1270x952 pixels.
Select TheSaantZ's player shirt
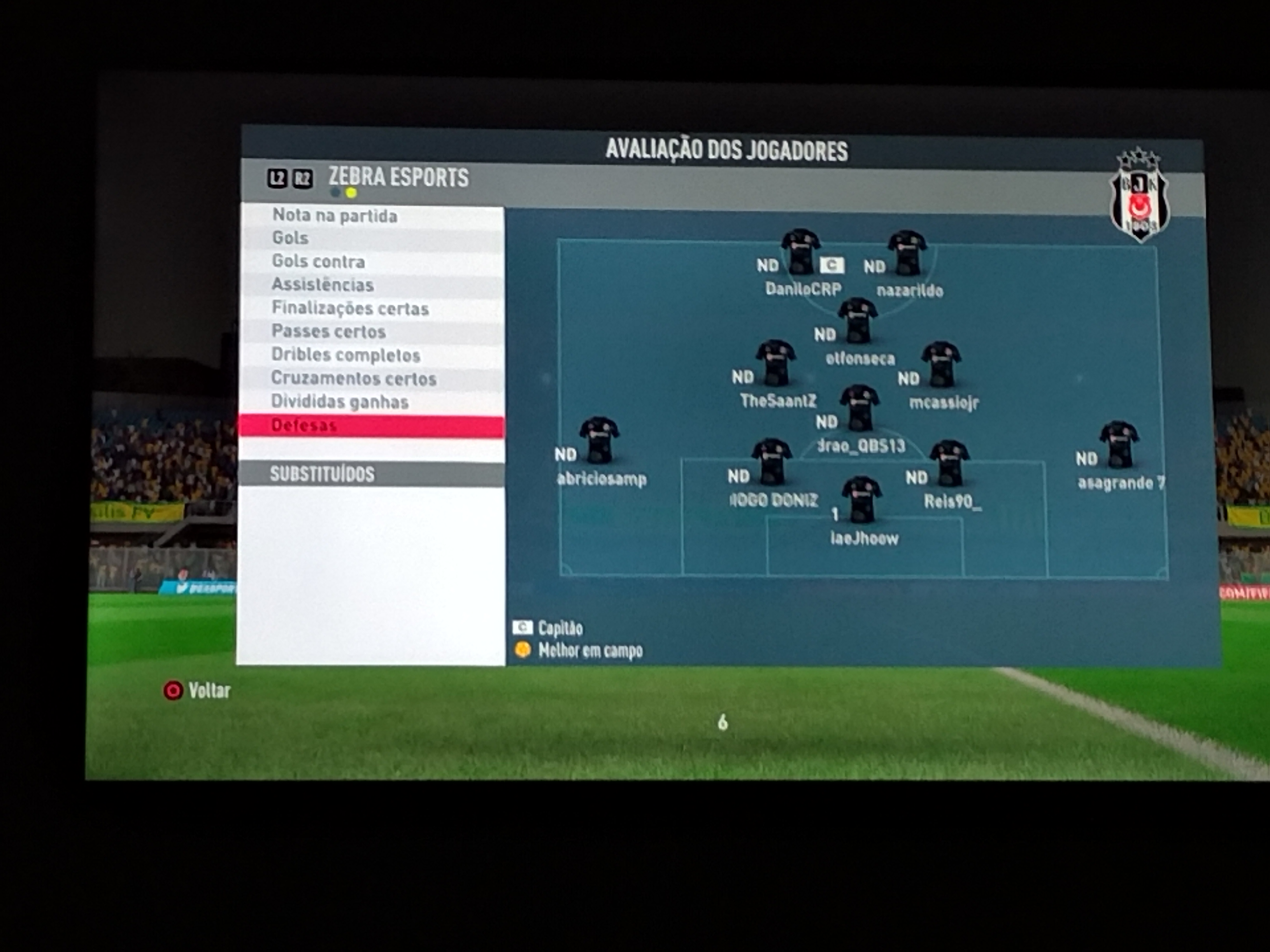click(x=776, y=363)
